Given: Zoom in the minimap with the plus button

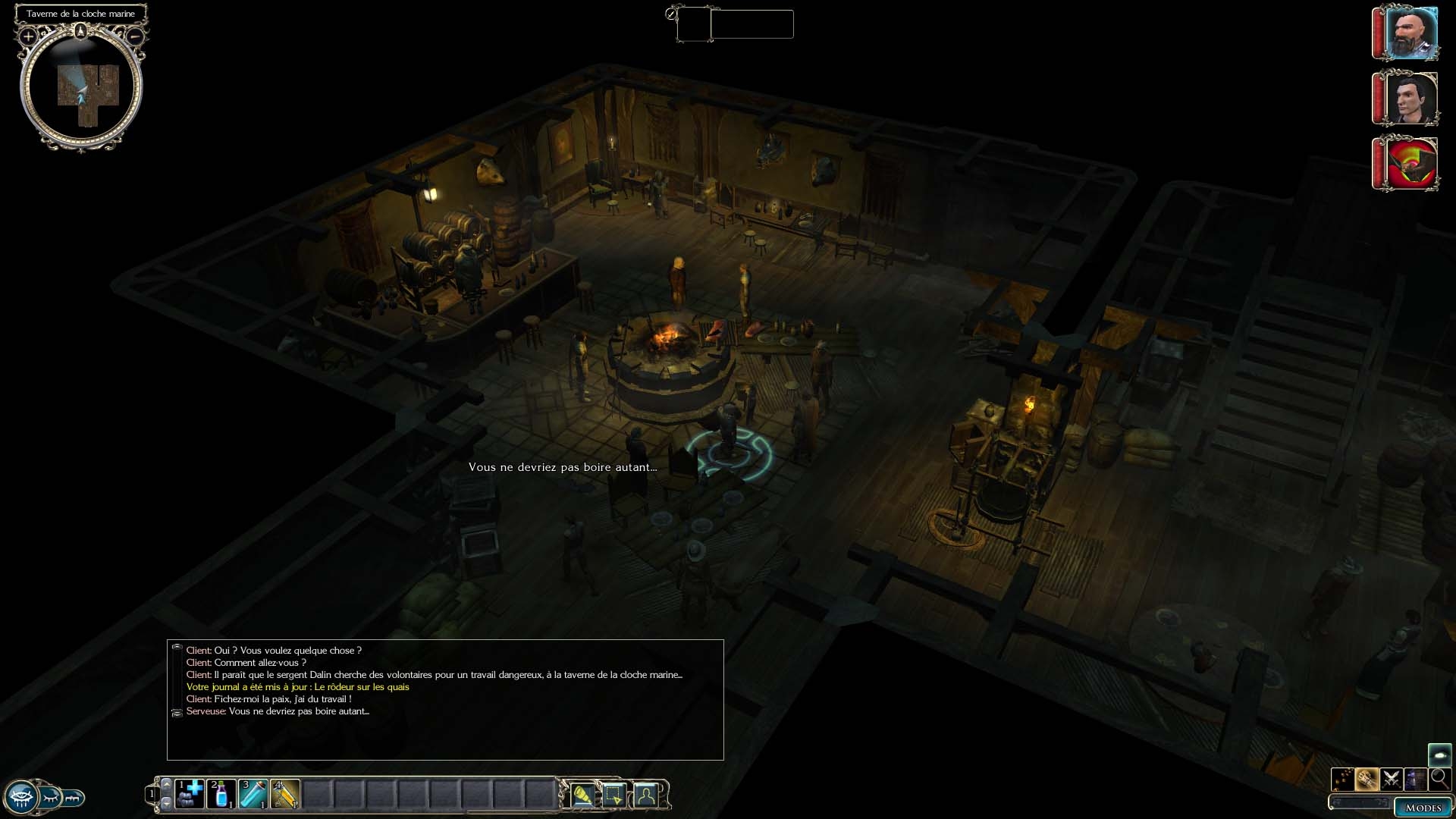Looking at the screenshot, I should 28,36.
